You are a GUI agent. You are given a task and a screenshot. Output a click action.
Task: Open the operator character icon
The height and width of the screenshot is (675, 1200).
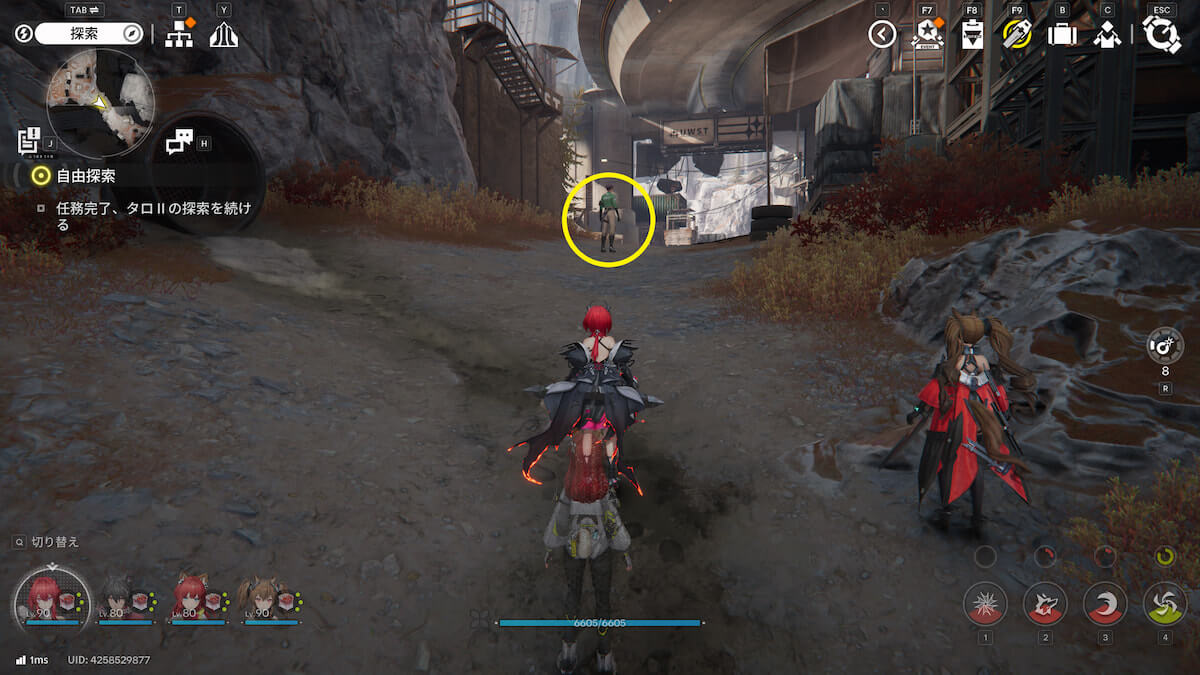[x=1106, y=35]
